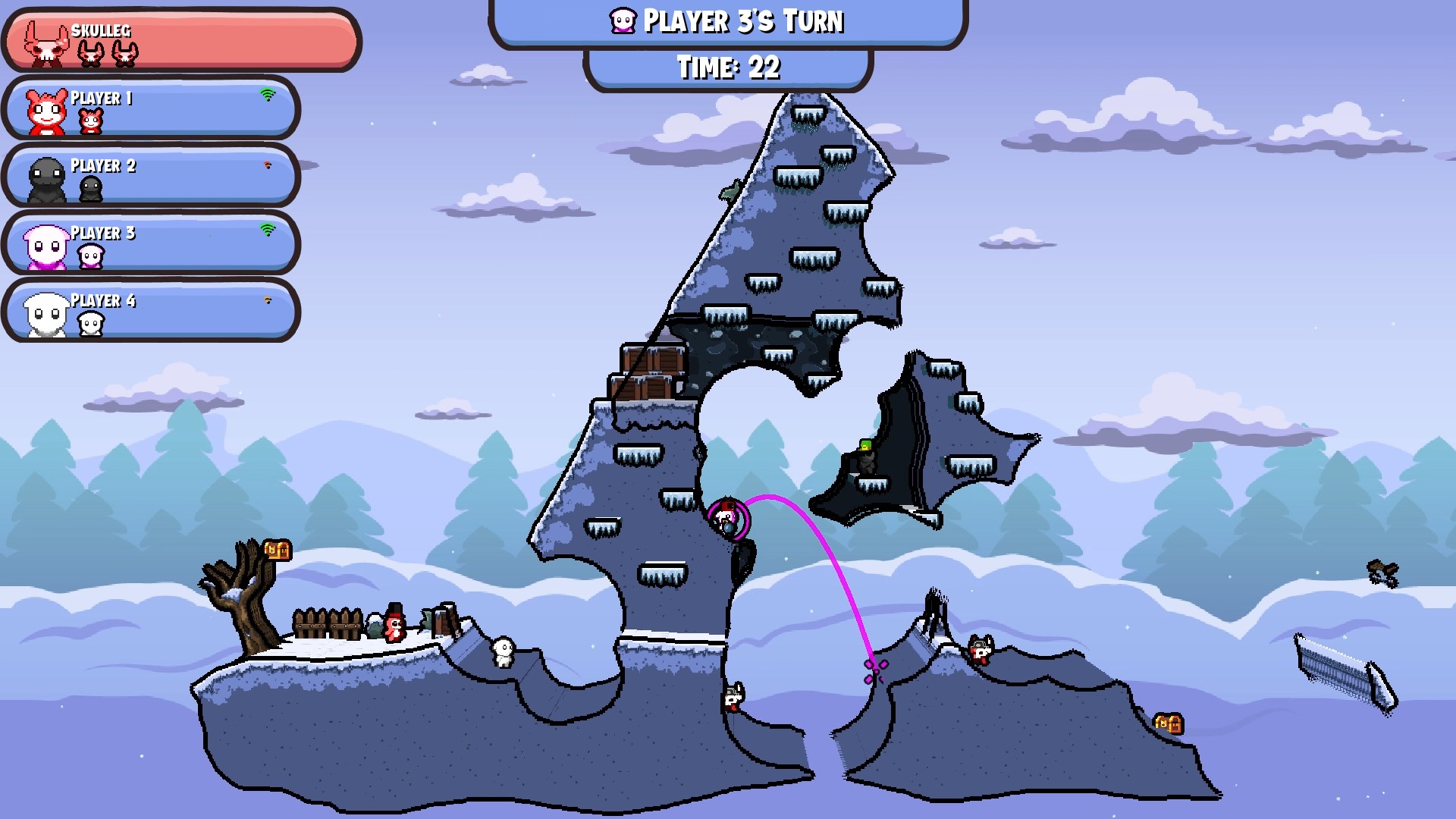1456x819 pixels.
Task: Click the Time: 22 timer bar
Action: pos(726,67)
